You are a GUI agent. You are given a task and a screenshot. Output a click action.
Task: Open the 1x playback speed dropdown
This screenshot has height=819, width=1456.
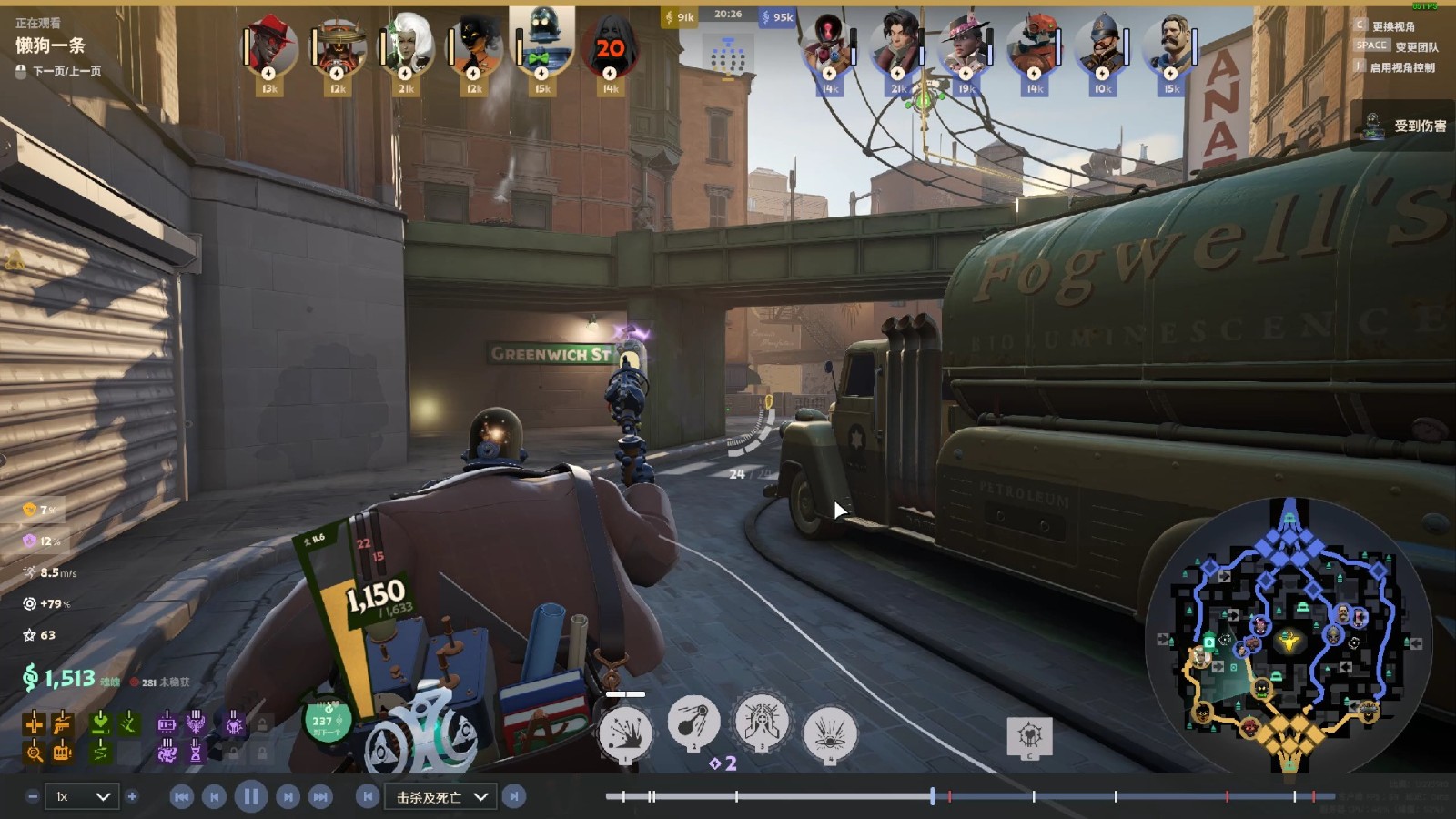click(x=83, y=797)
